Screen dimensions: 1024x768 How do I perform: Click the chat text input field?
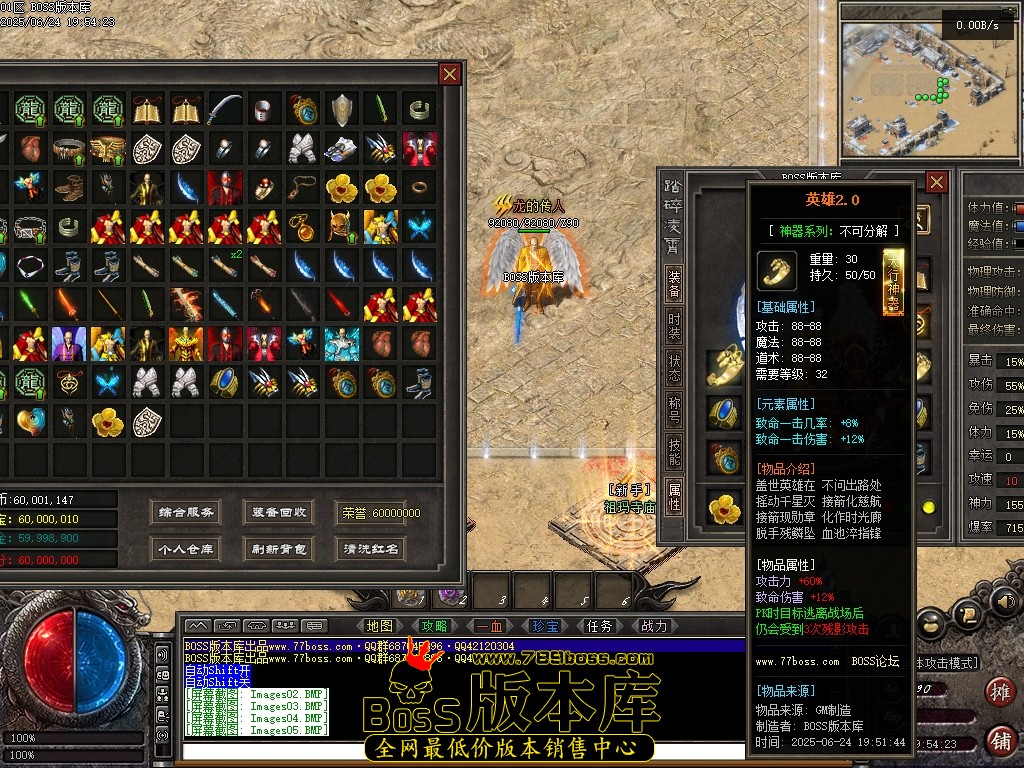[460, 752]
